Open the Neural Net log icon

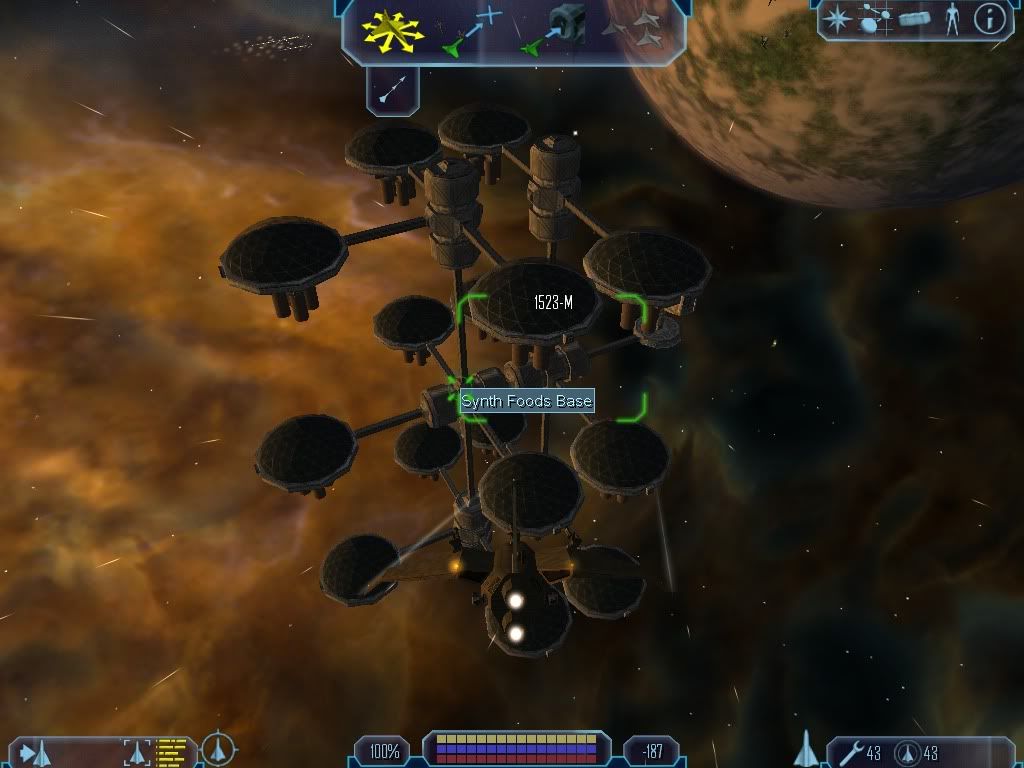tap(875, 18)
